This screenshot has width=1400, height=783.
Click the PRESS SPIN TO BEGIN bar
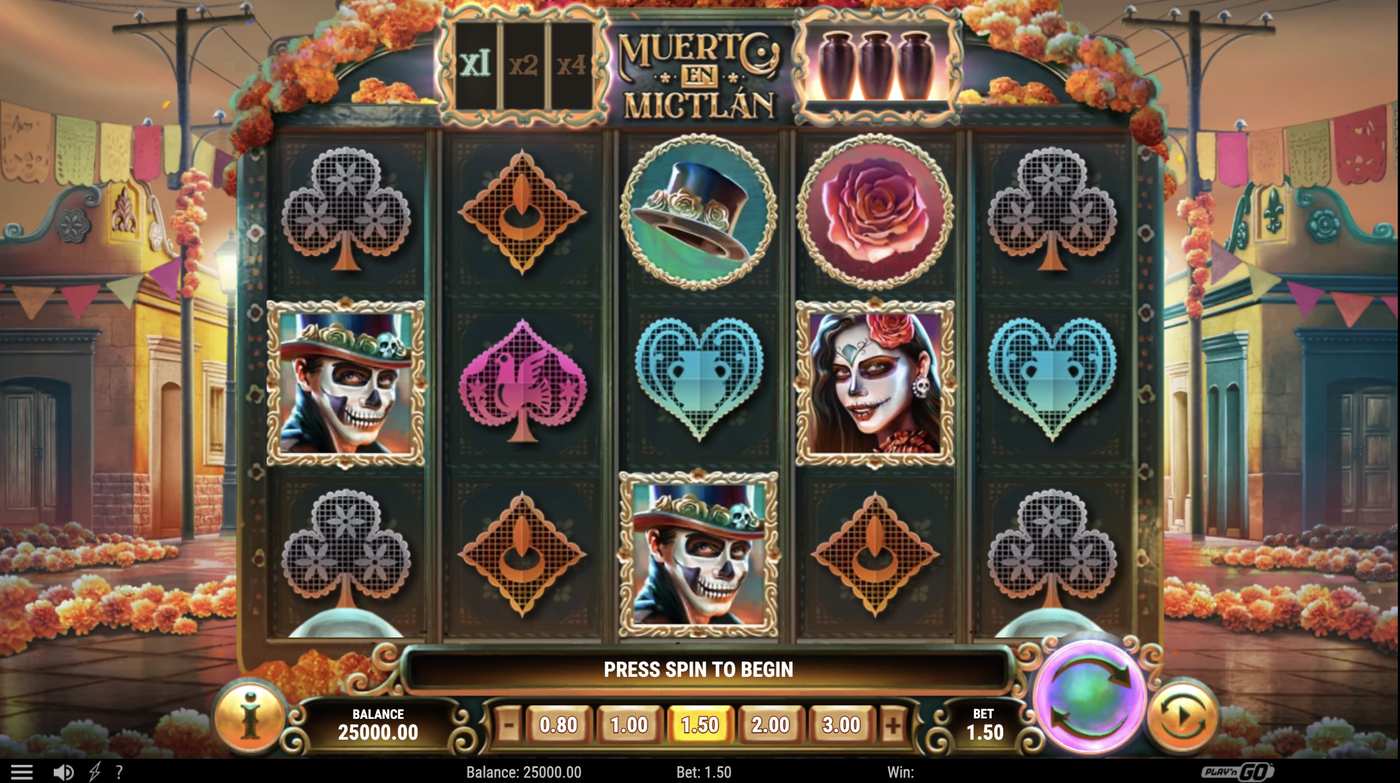click(x=698, y=669)
